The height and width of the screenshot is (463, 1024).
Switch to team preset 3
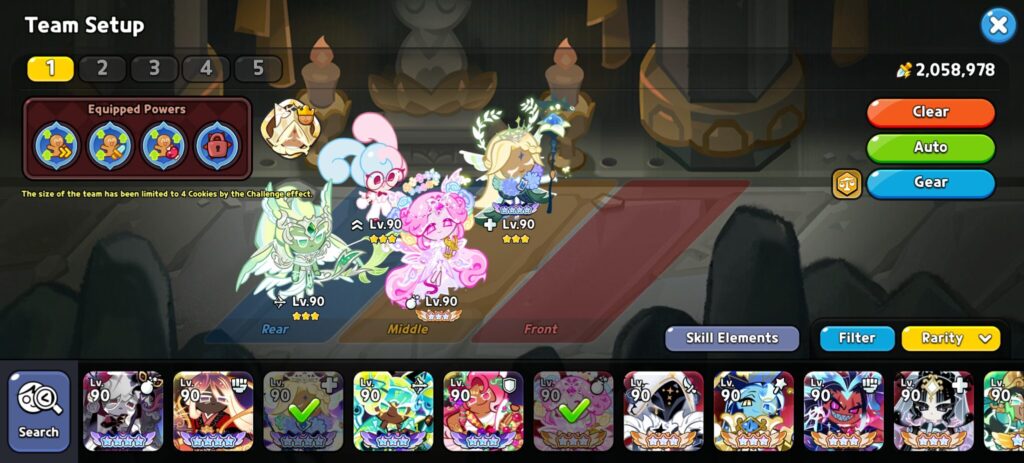pos(153,68)
